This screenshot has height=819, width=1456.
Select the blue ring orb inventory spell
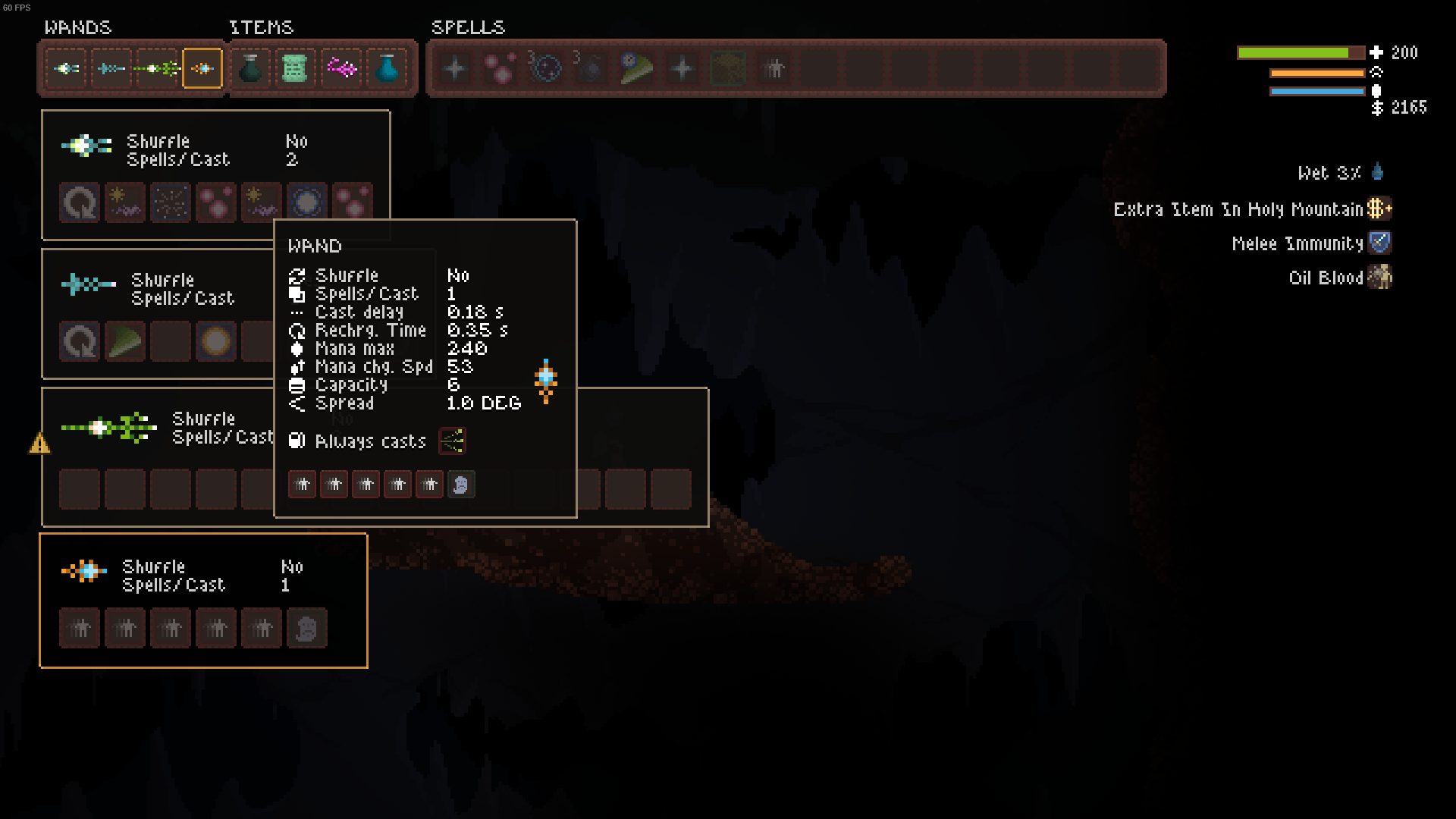545,69
